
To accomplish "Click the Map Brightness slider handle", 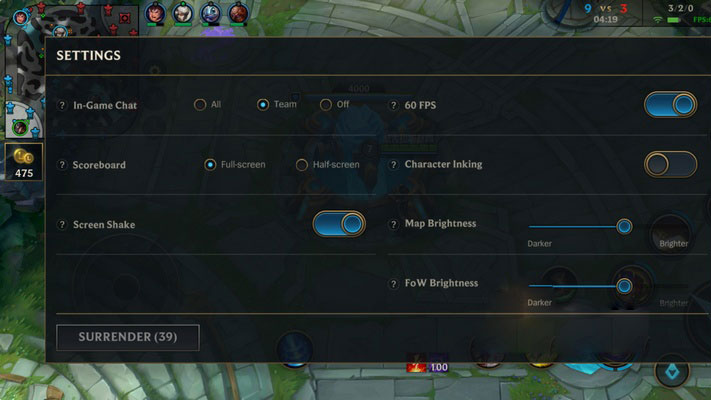I will point(624,226).
